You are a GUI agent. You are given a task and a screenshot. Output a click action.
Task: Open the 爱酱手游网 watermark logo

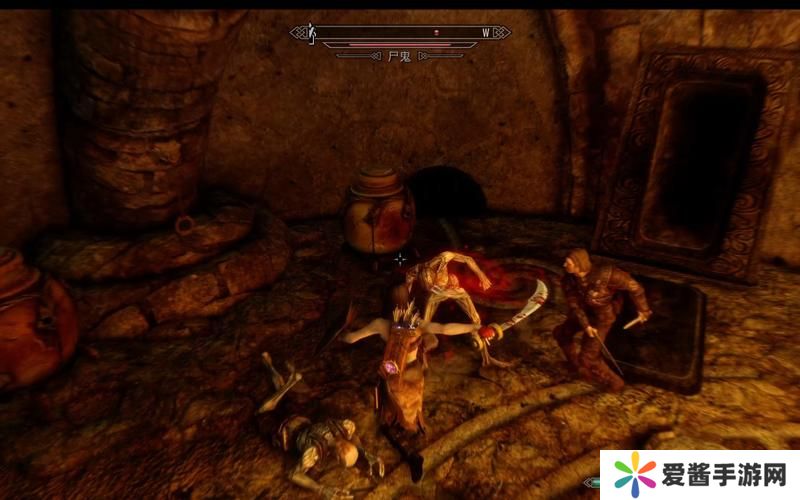click(700, 475)
